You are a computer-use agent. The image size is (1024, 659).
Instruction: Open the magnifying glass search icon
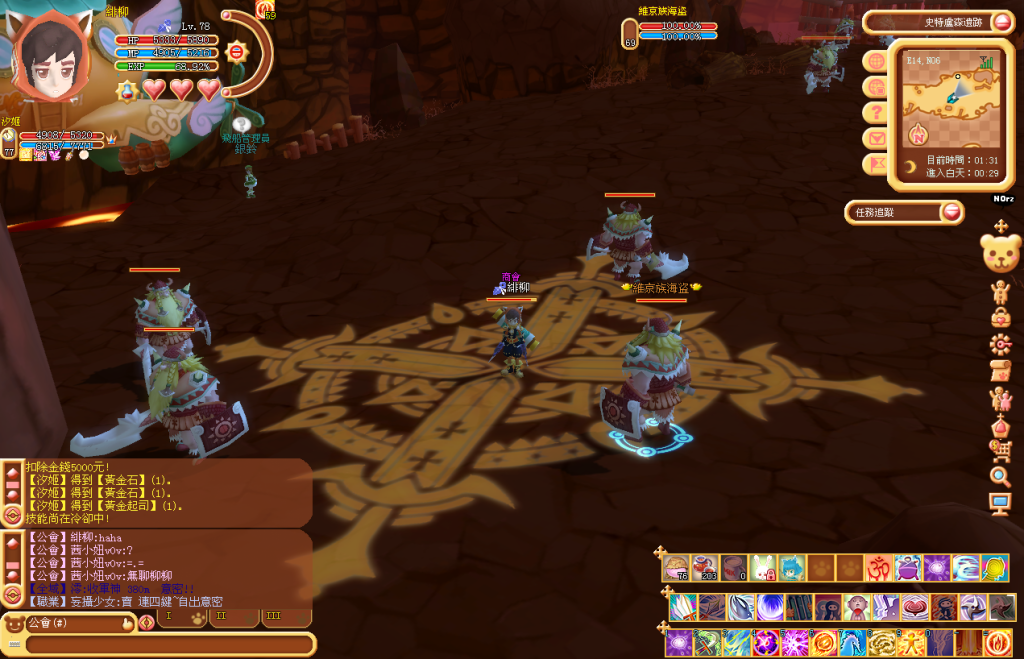click(1000, 477)
